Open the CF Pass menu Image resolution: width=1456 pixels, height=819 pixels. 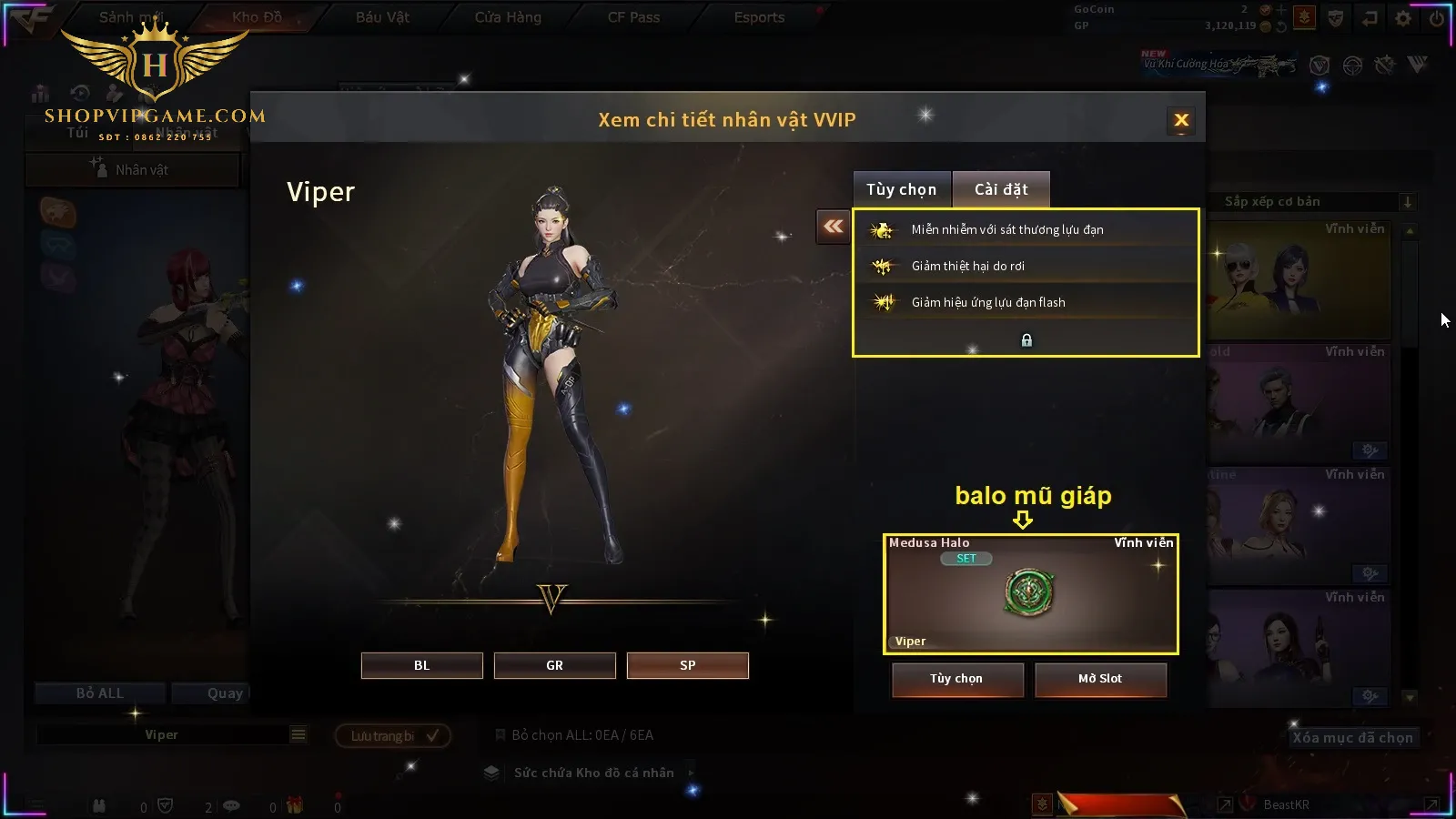pos(633,17)
